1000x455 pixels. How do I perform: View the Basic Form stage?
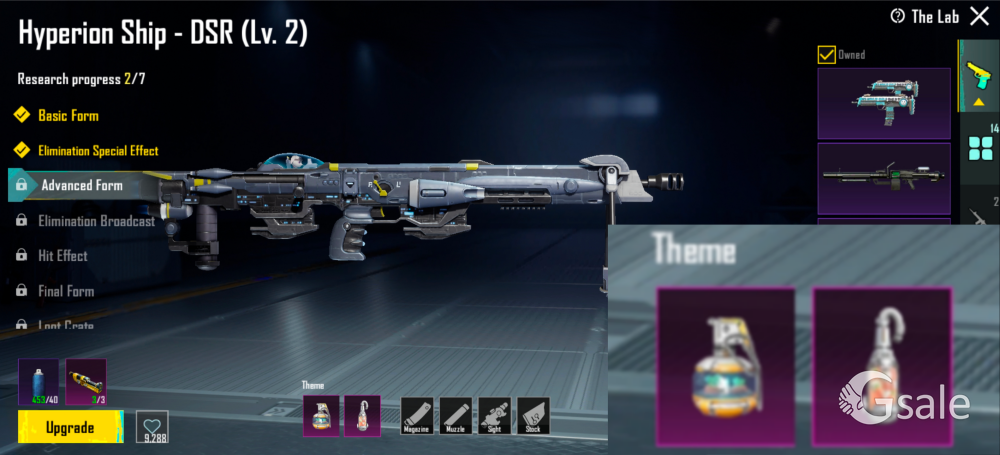pos(68,116)
